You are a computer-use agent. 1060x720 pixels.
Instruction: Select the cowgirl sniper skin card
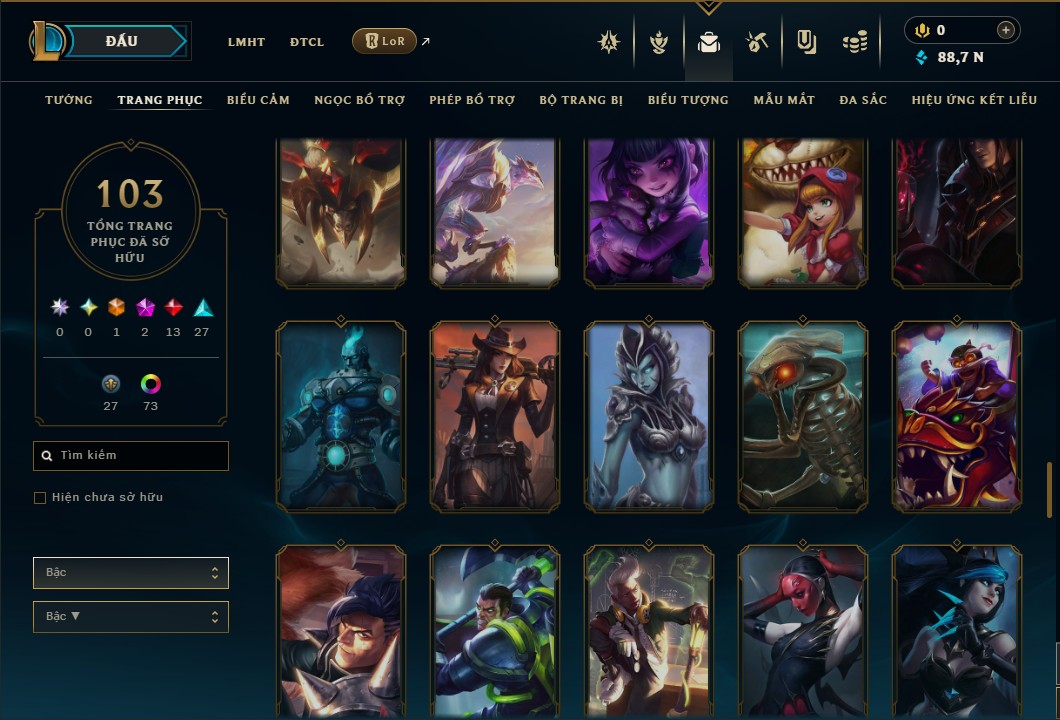pyautogui.click(x=495, y=417)
